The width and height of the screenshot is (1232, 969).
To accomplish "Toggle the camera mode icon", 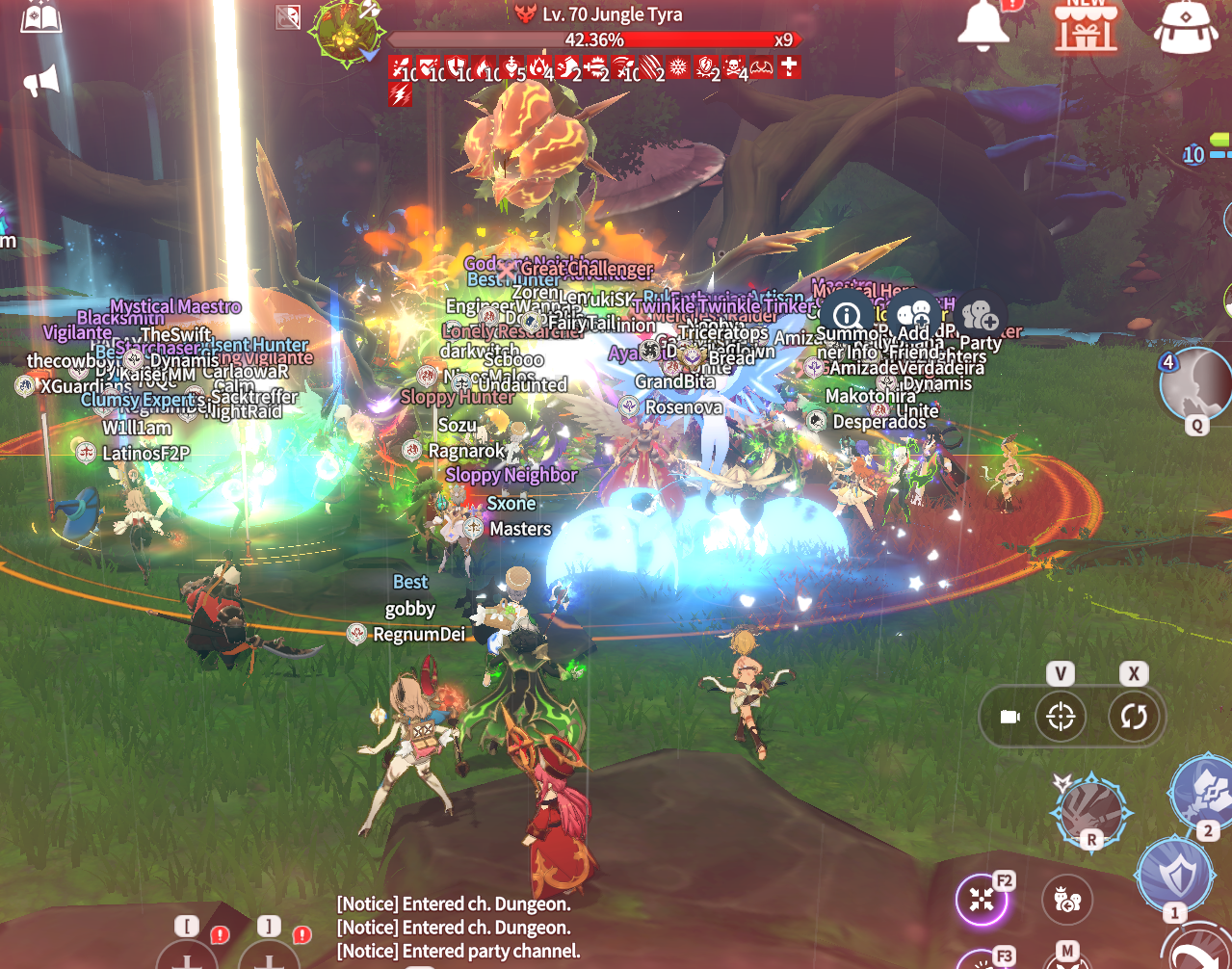I will (1009, 717).
